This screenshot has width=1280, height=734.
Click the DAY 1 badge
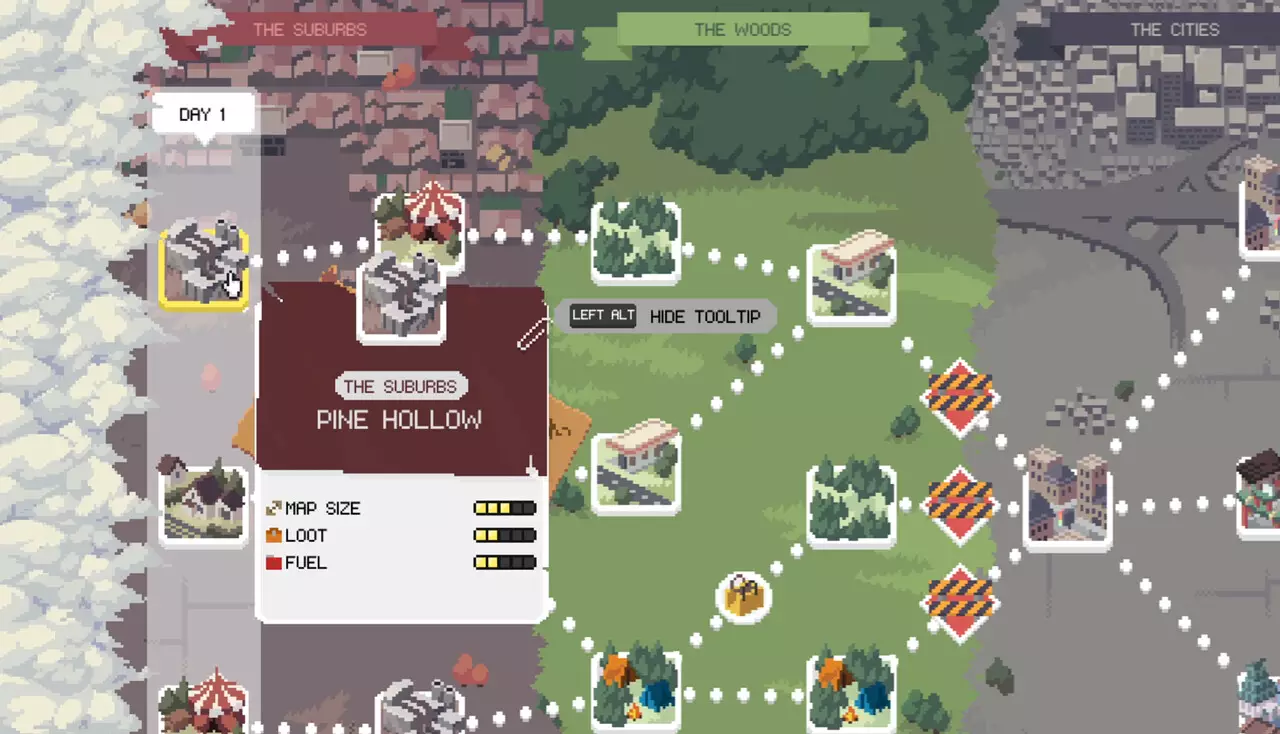coord(203,113)
